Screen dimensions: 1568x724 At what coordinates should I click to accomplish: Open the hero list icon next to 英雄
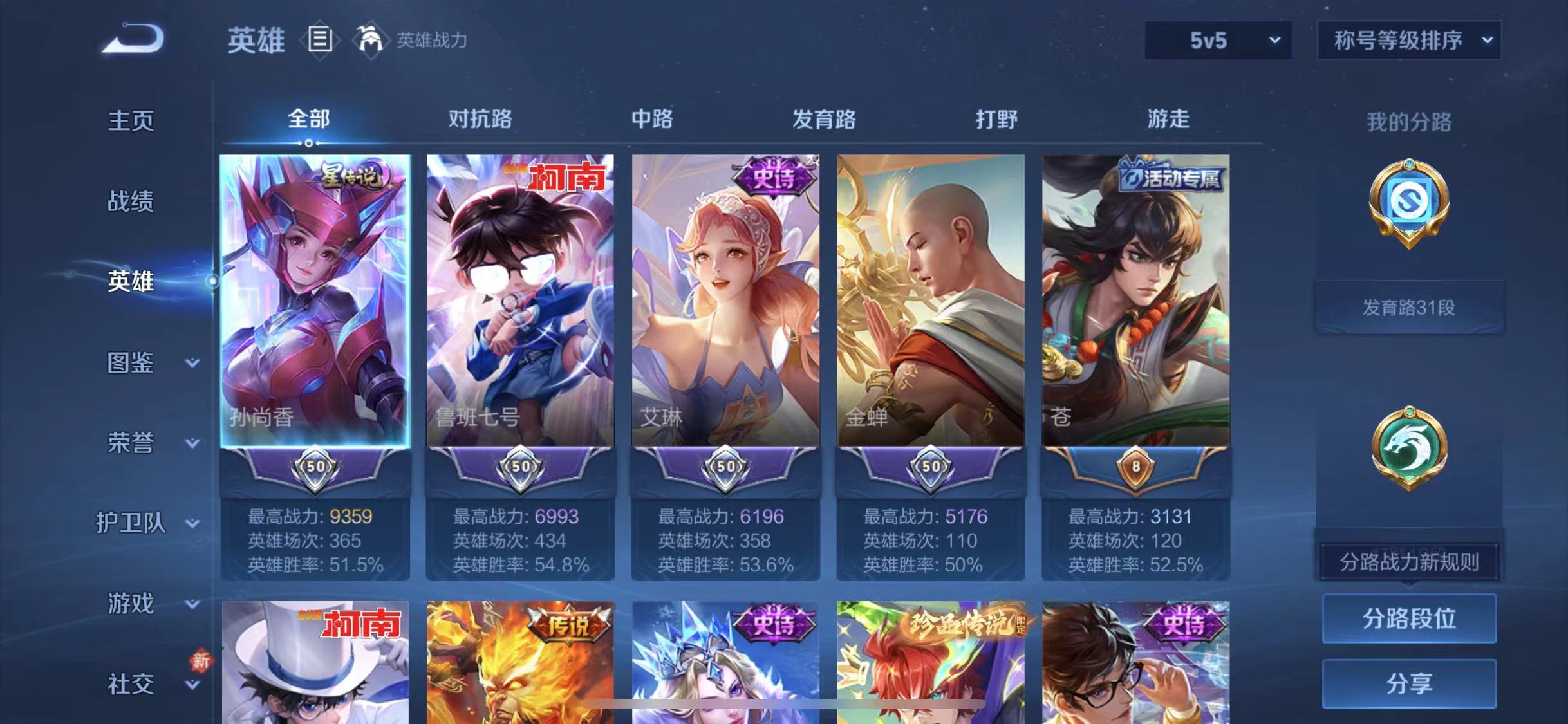[320, 40]
